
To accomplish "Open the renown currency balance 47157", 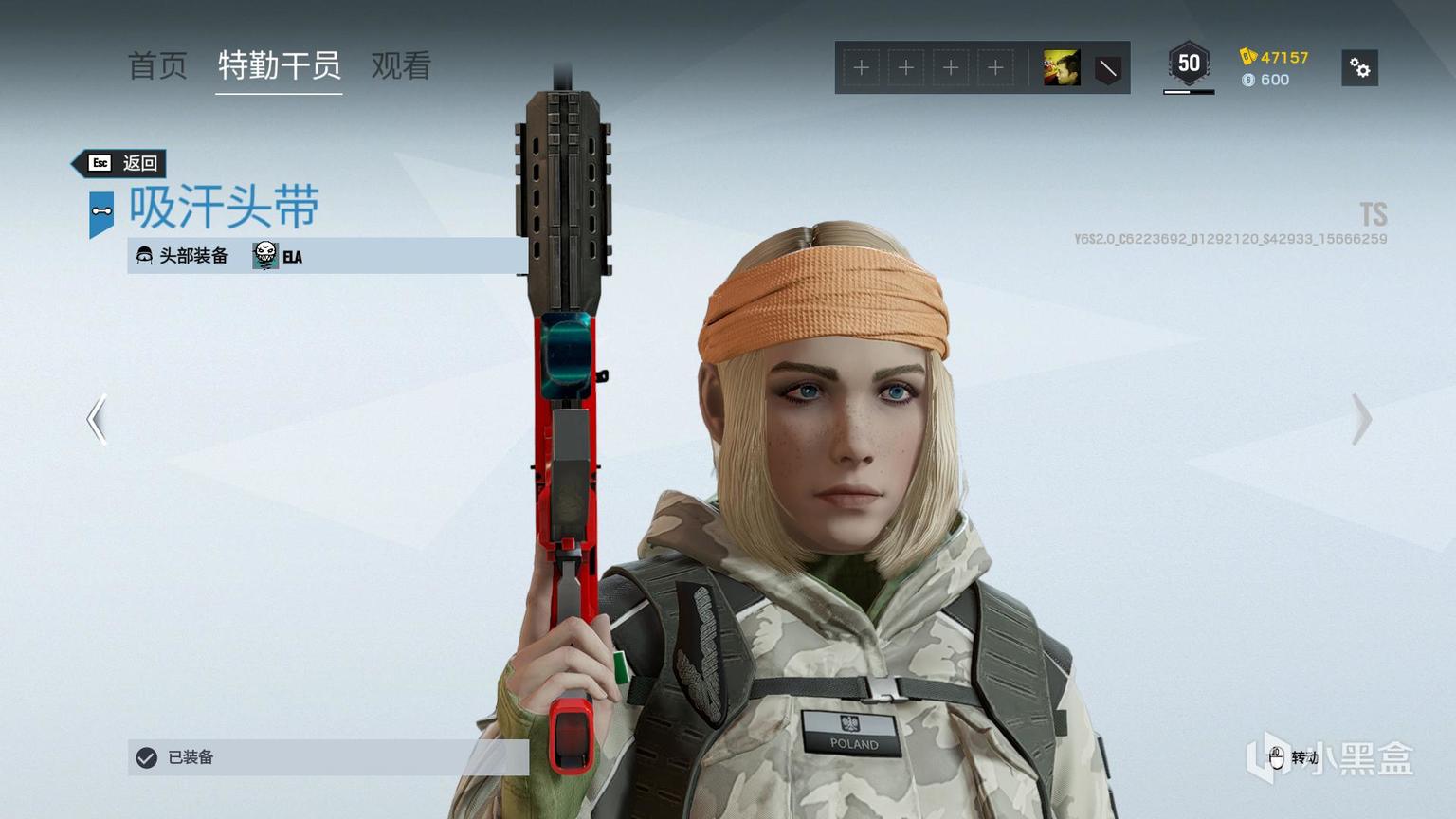I will 1275,57.
